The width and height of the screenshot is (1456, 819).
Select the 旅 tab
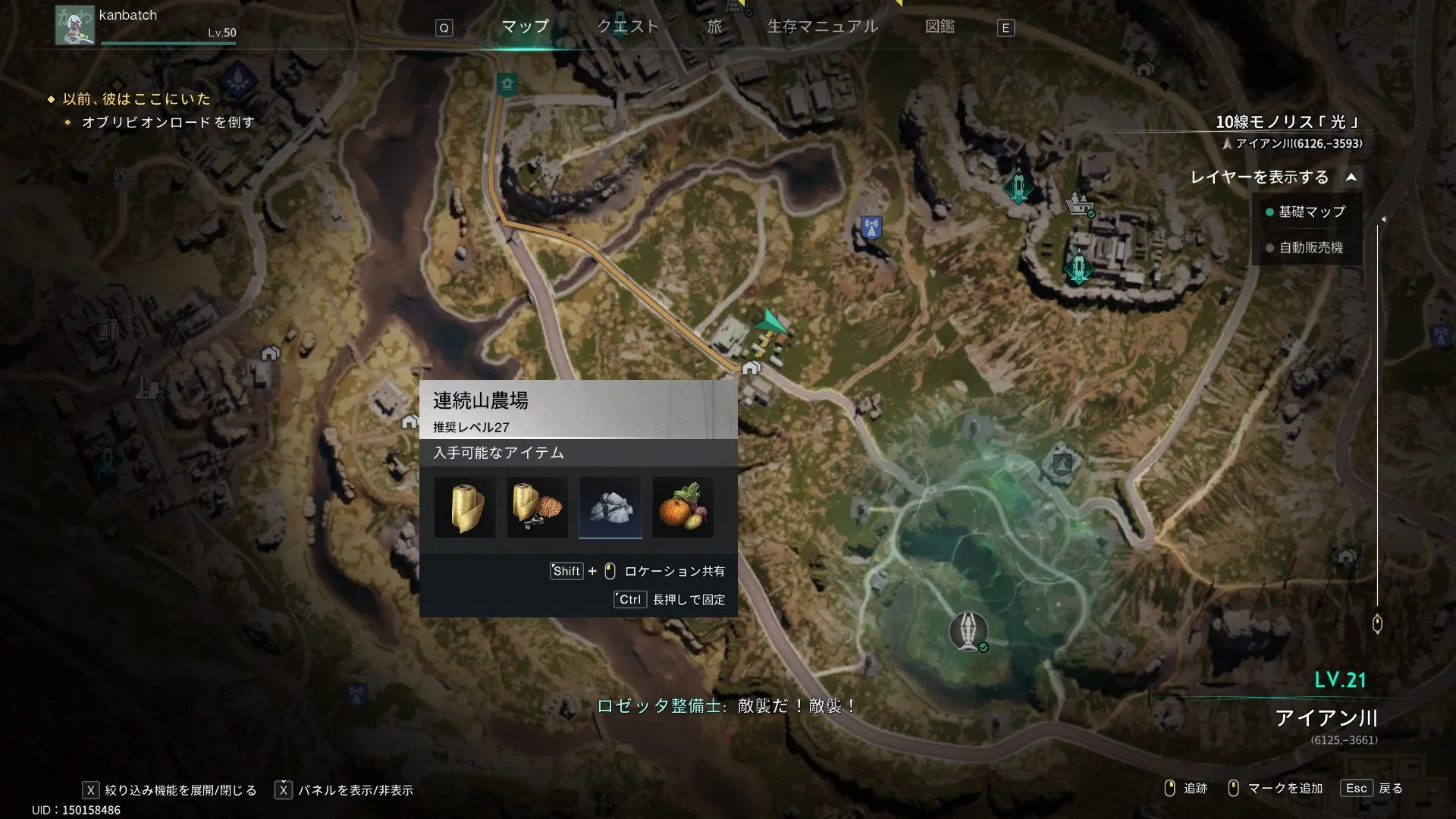[714, 27]
